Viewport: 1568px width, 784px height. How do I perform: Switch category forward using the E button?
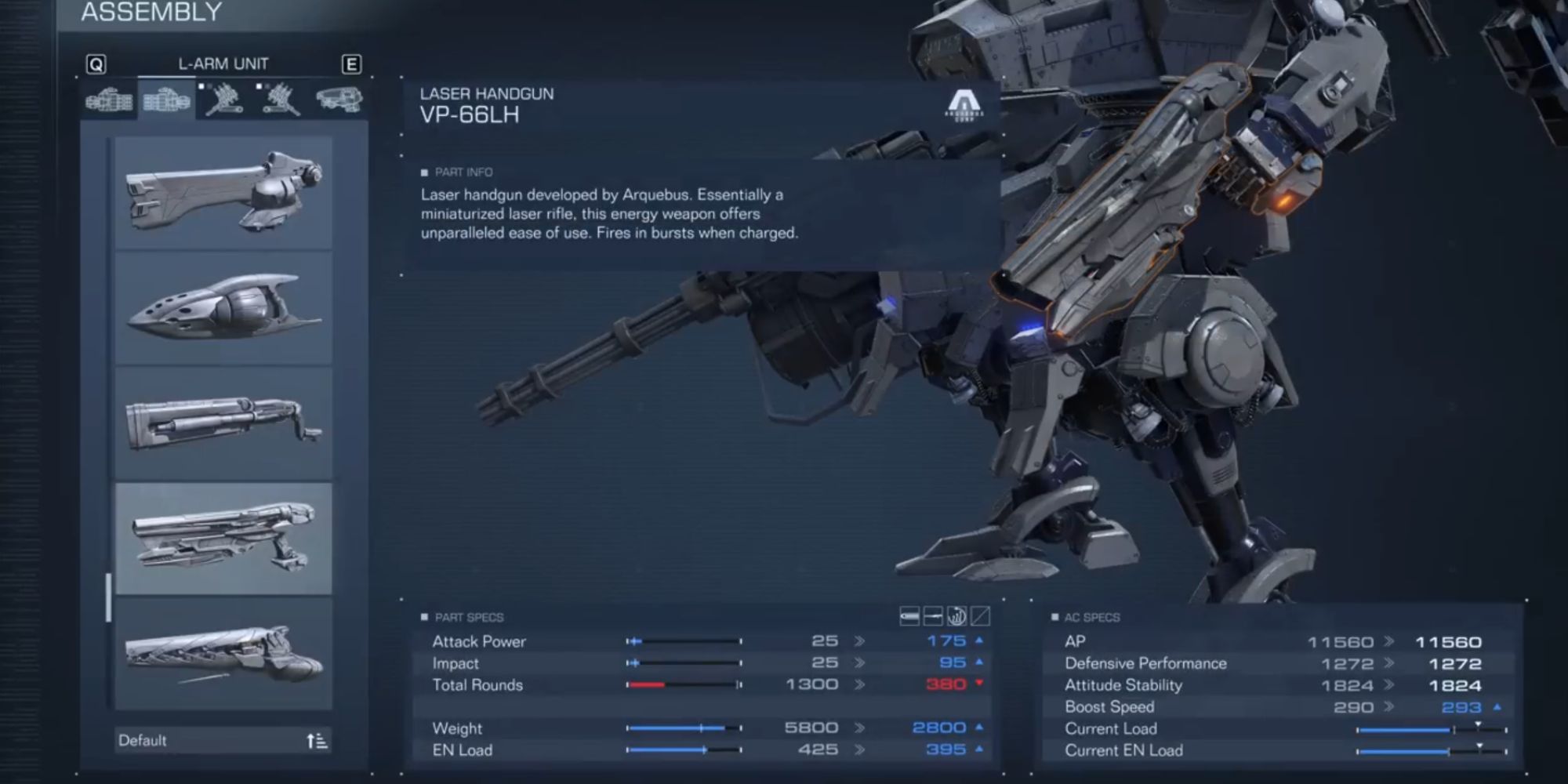pyautogui.click(x=352, y=65)
